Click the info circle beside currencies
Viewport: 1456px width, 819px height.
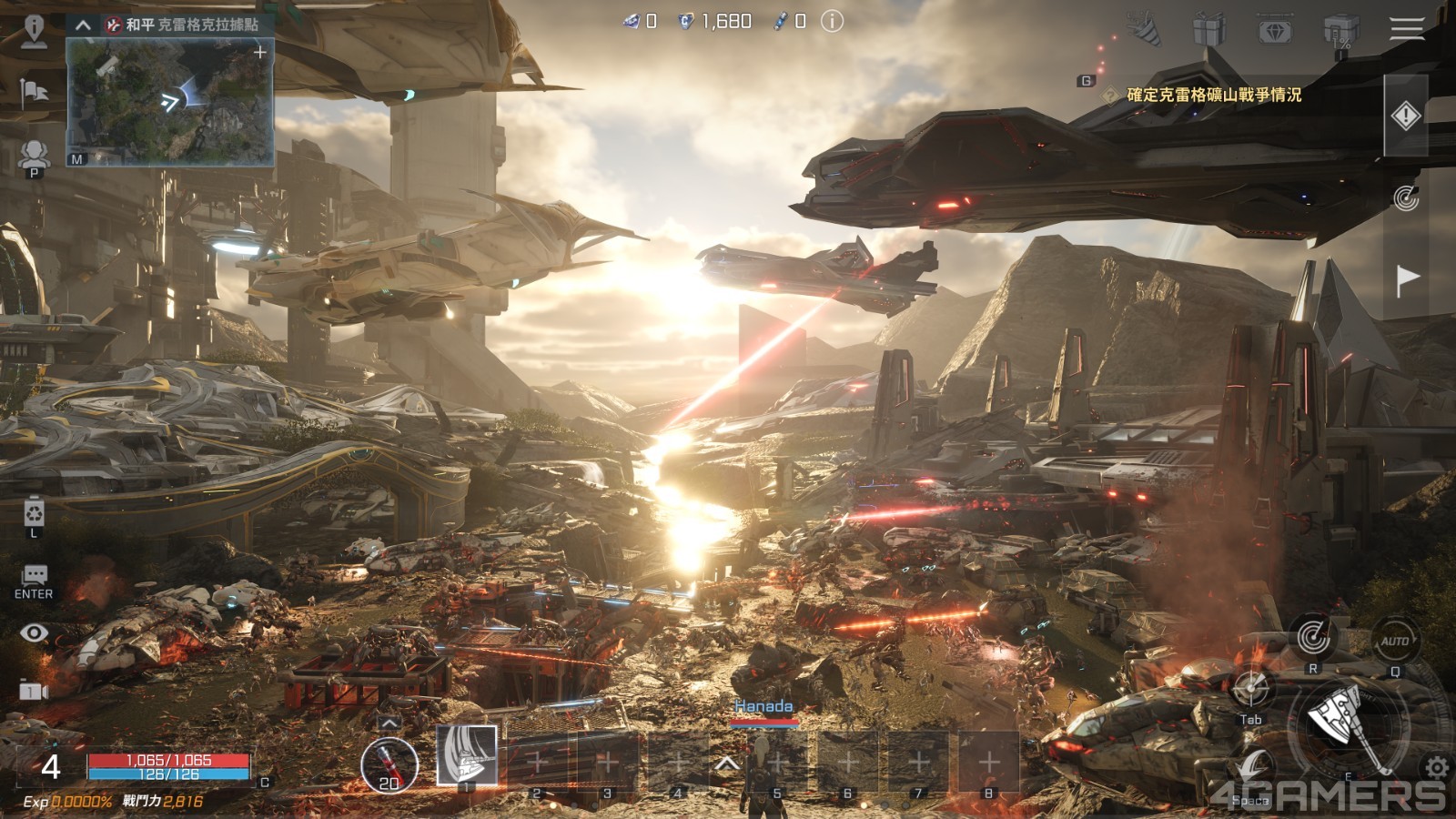click(832, 21)
